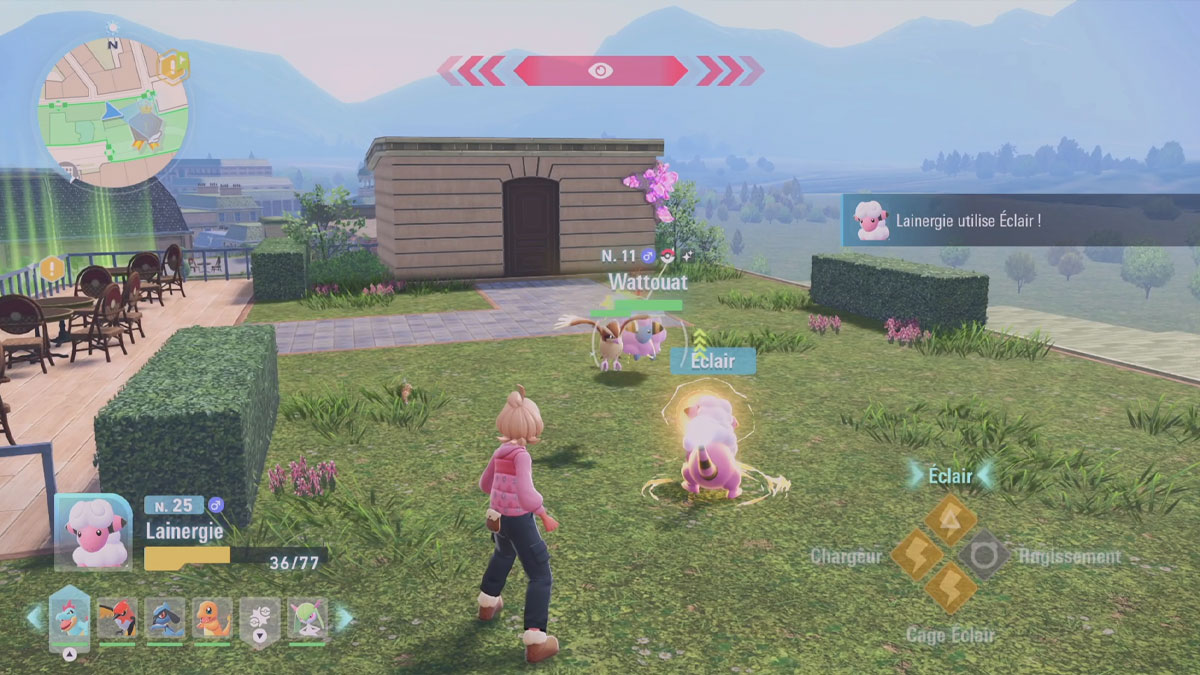The width and height of the screenshot is (1200, 675).
Task: Select the Lainergie portrait in the status panel
Action: pos(94,533)
